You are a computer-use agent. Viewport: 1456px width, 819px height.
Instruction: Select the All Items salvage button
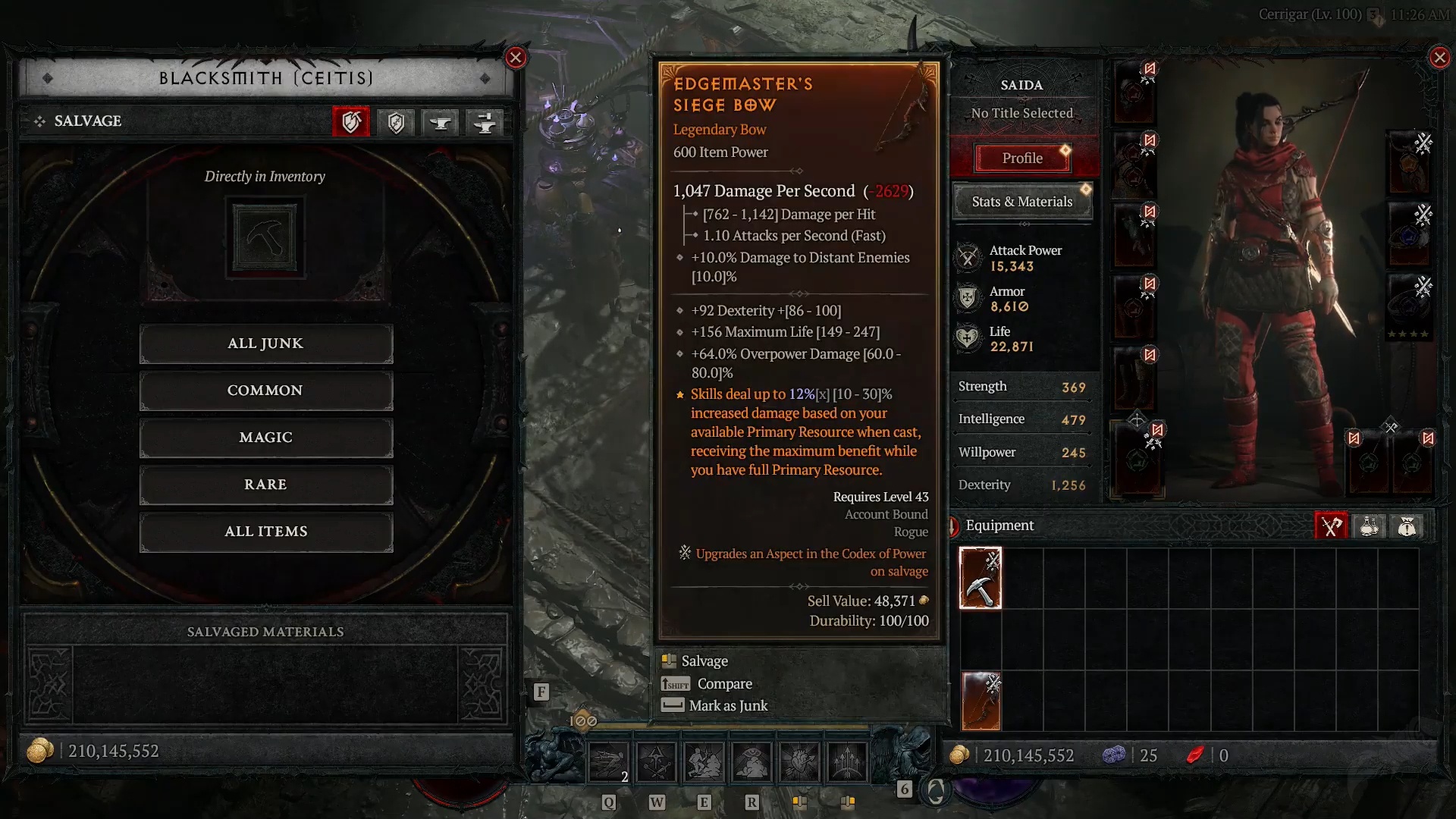265,532
